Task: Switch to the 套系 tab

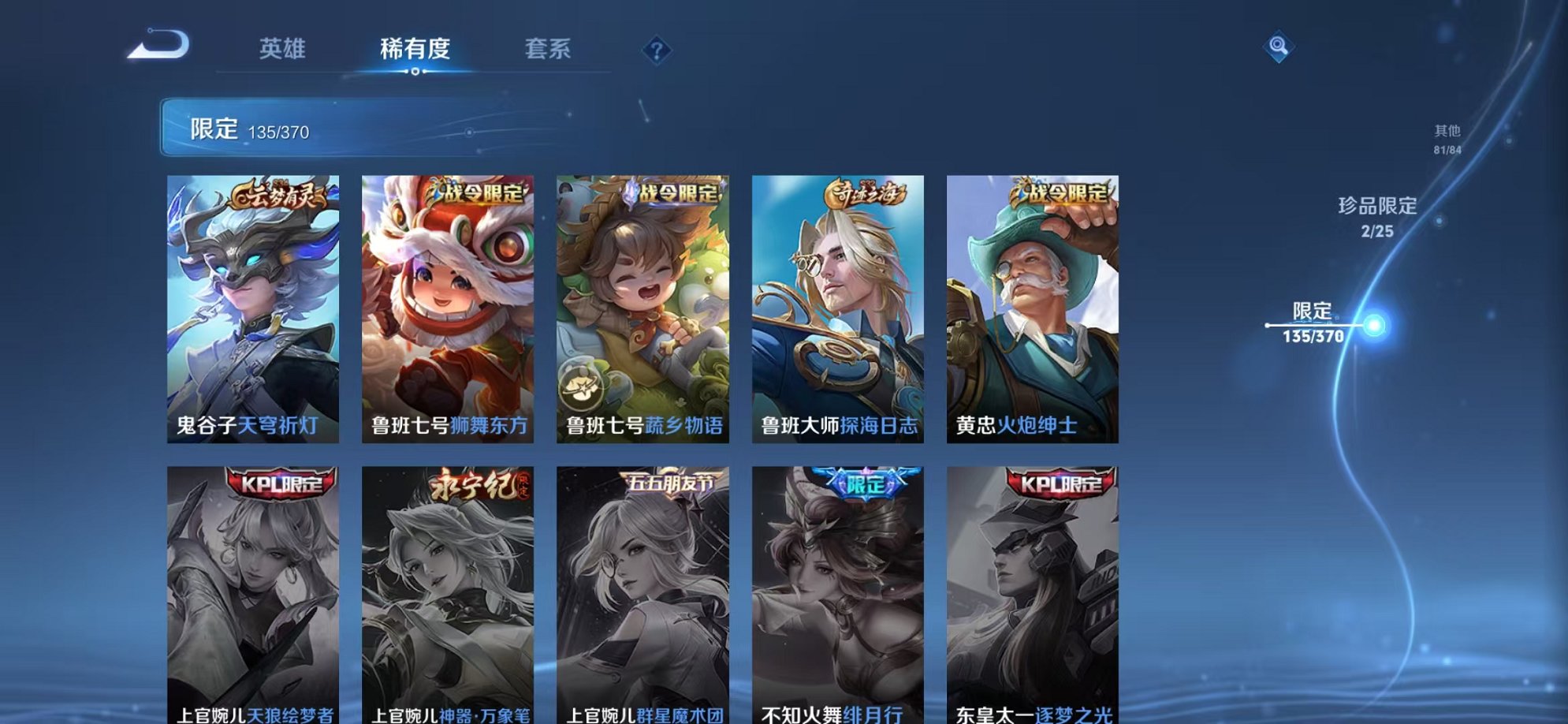Action: point(549,49)
